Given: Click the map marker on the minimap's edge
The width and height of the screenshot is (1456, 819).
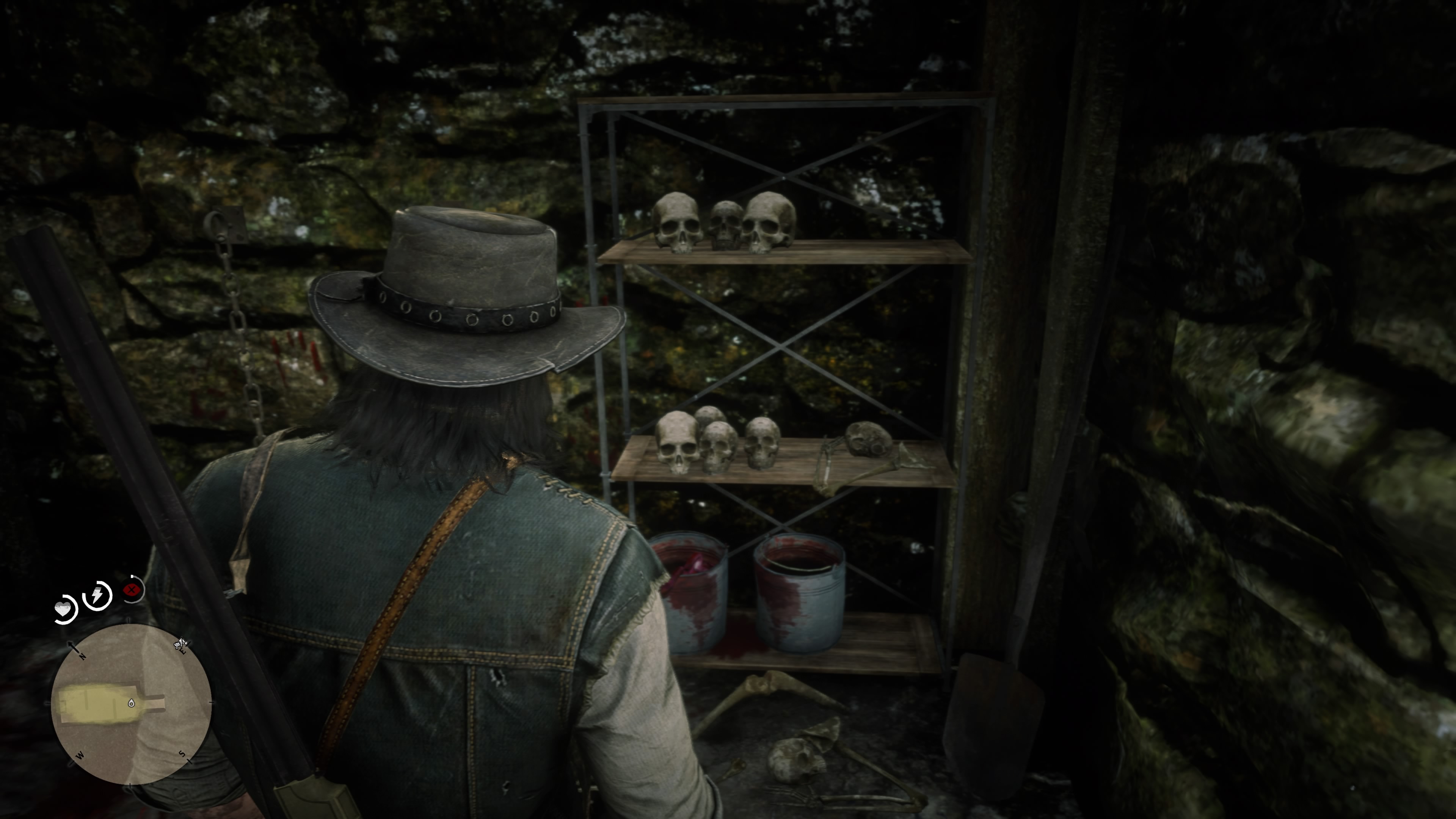Looking at the screenshot, I should click(180, 644).
